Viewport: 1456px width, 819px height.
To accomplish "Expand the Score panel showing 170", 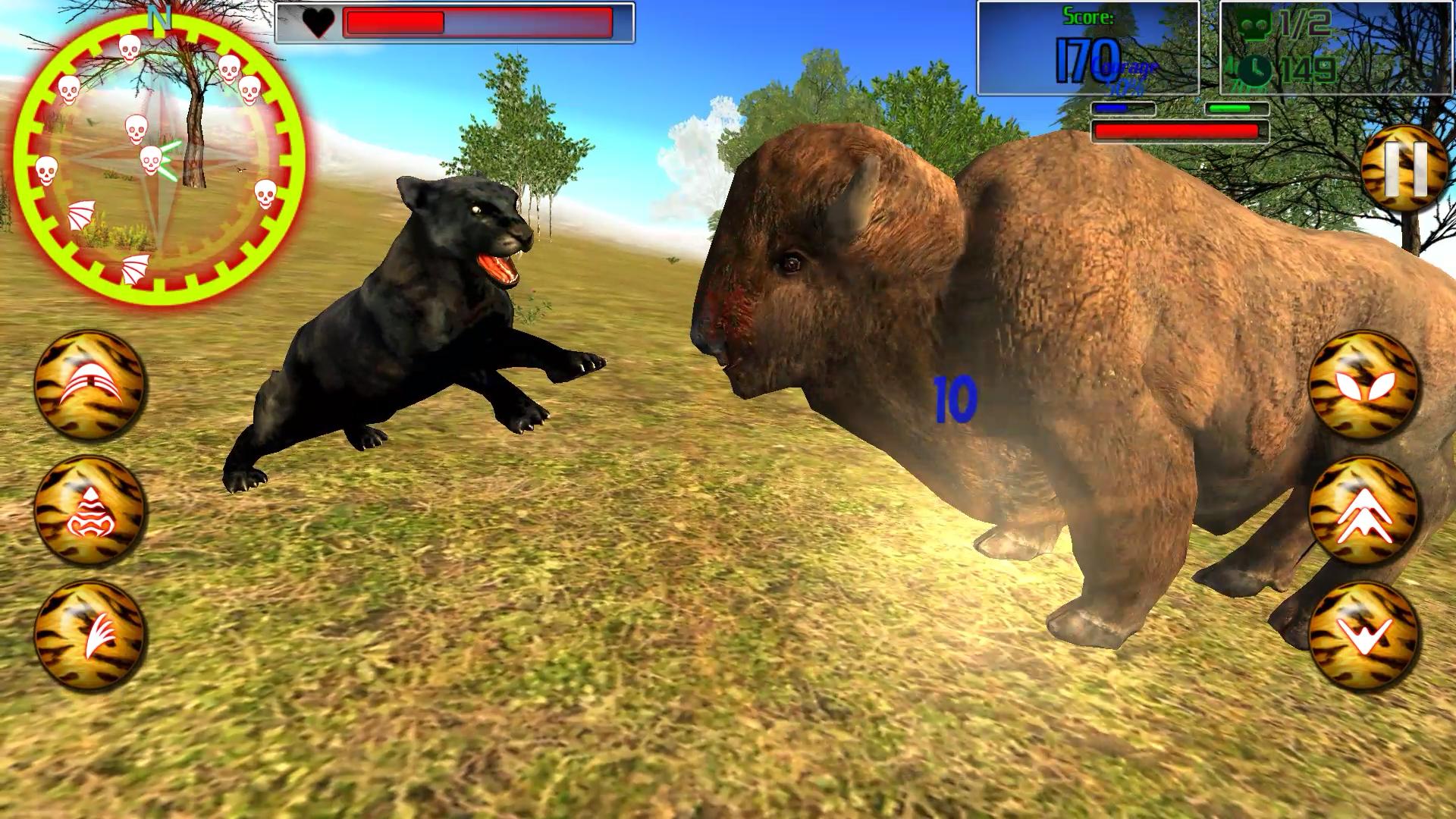I will [x=1089, y=59].
